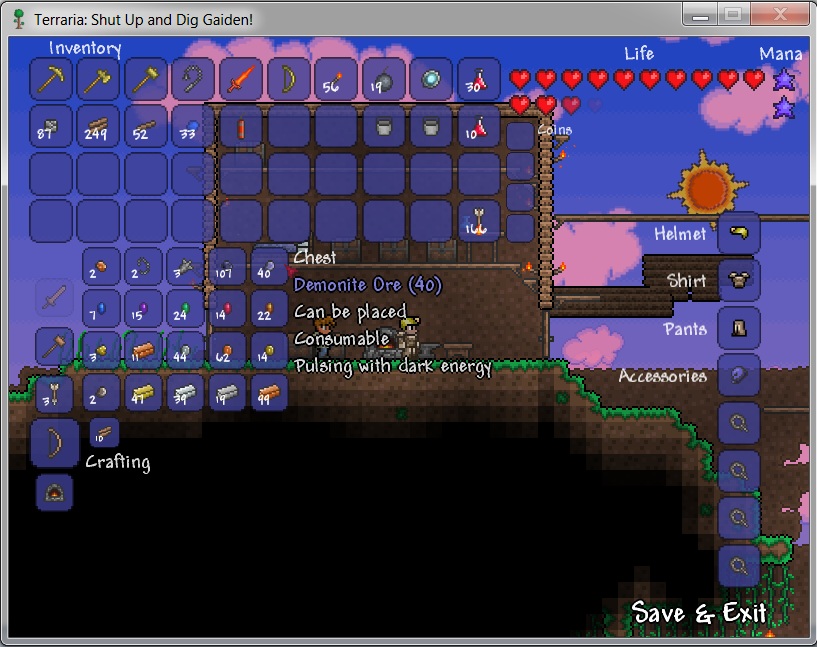The height and width of the screenshot is (647, 817).
Task: Choose the fiery red sword hotbar slot
Action: [x=241, y=78]
